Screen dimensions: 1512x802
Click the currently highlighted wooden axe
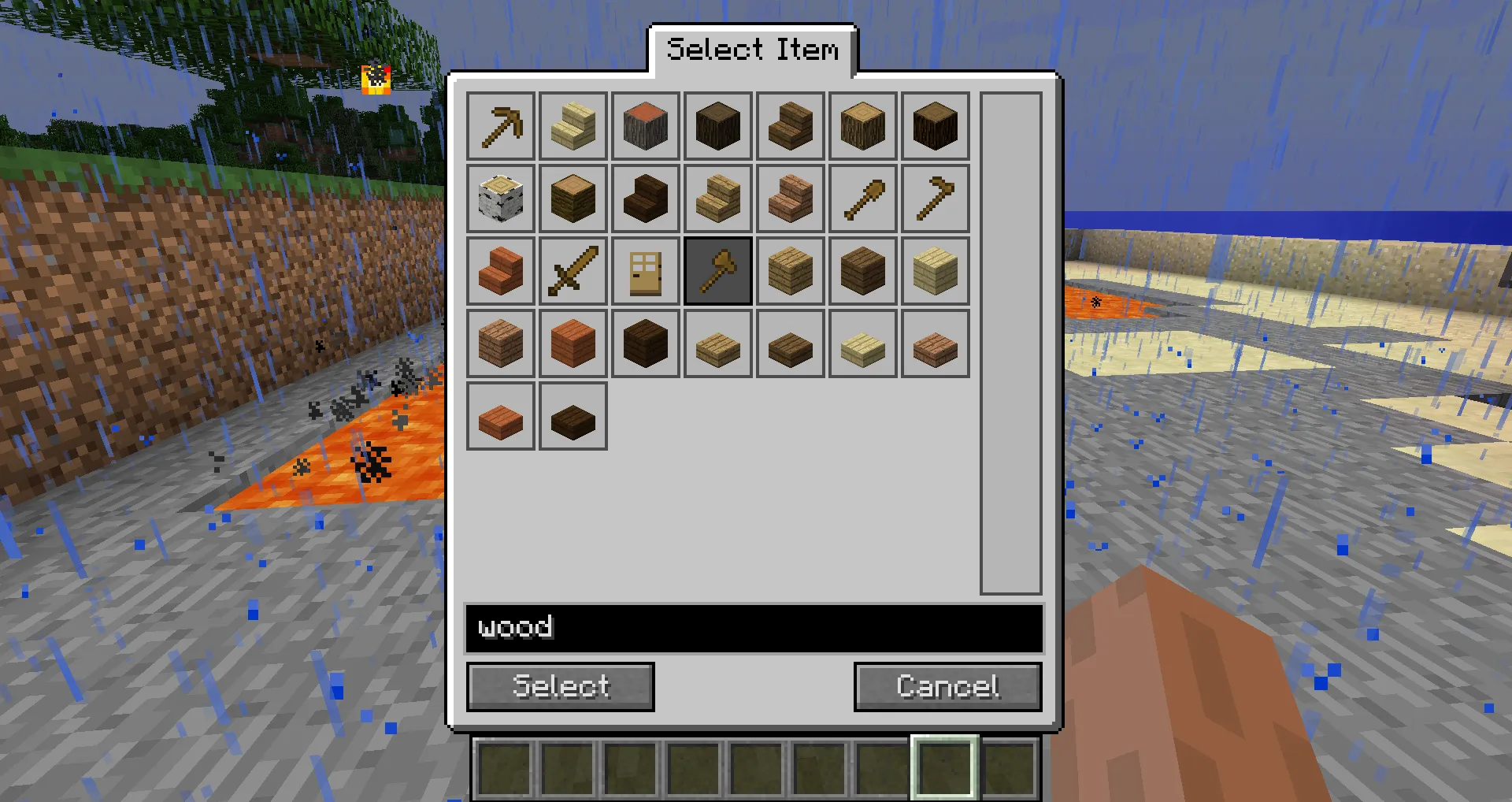(x=717, y=270)
